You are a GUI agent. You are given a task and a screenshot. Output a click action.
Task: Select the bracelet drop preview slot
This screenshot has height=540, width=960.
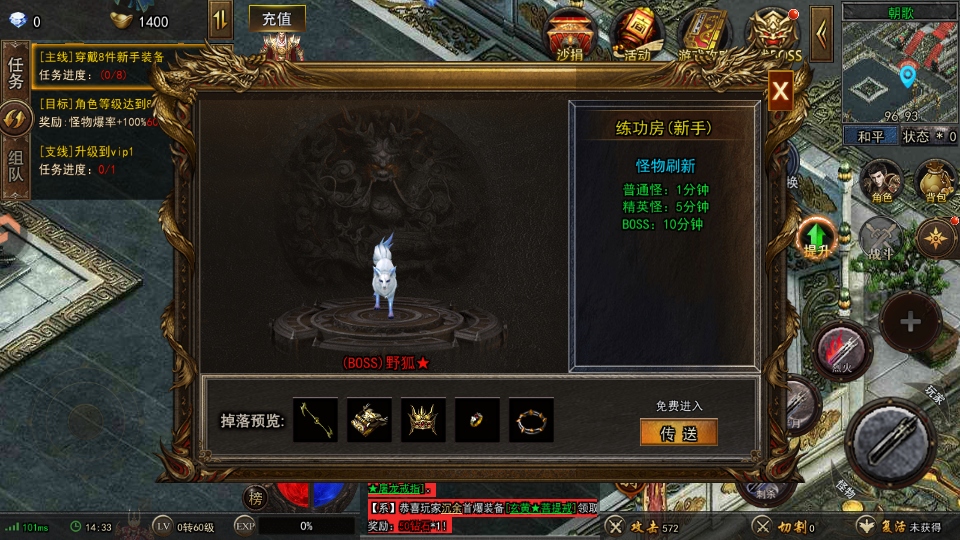click(x=531, y=420)
